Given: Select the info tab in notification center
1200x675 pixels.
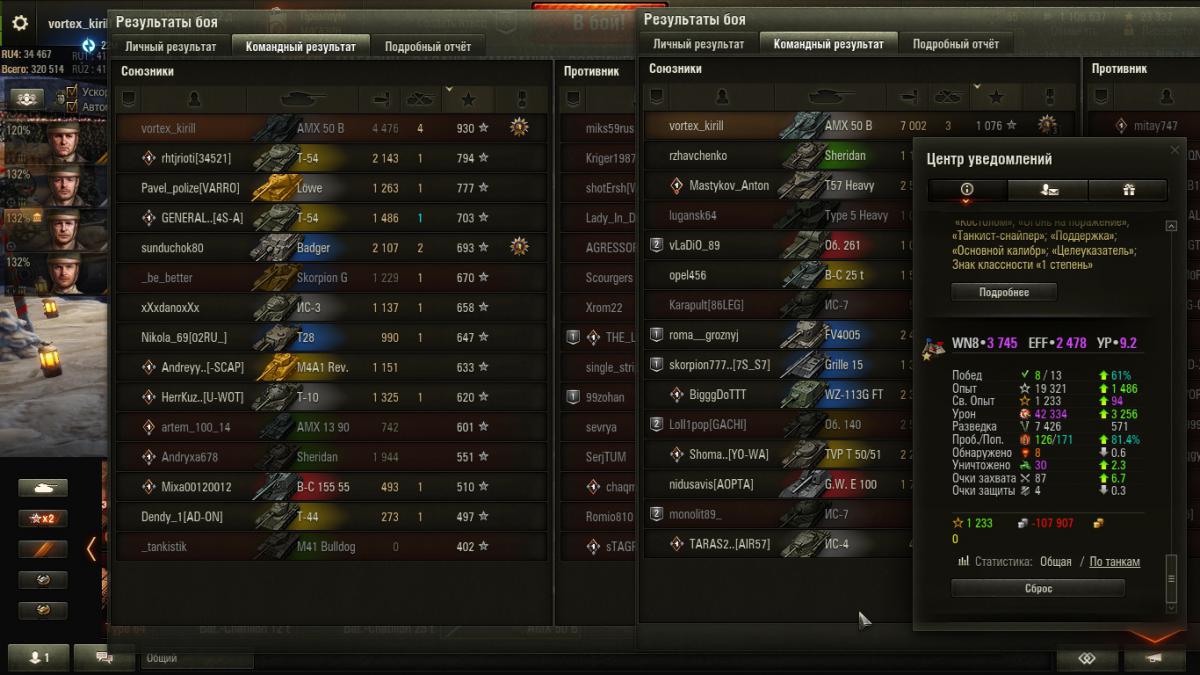Looking at the screenshot, I should [967, 190].
